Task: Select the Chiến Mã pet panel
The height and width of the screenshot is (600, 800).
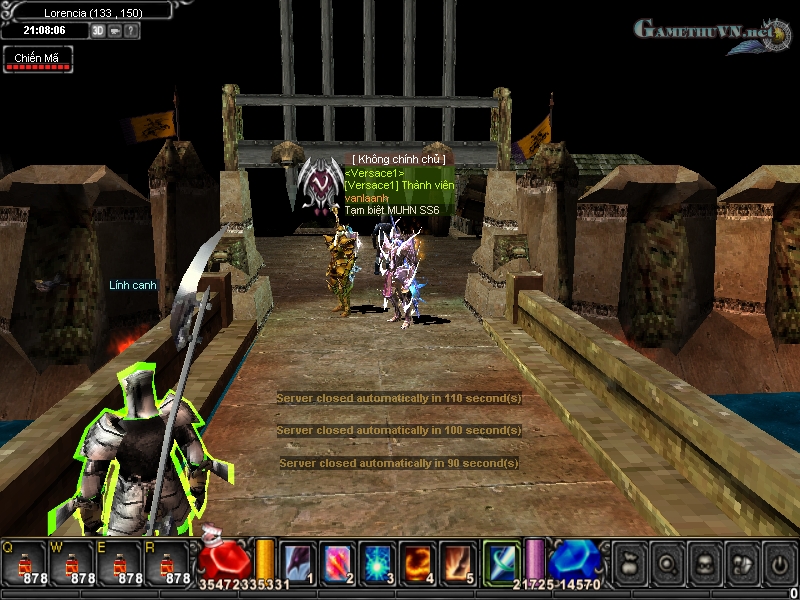Action: (38, 60)
